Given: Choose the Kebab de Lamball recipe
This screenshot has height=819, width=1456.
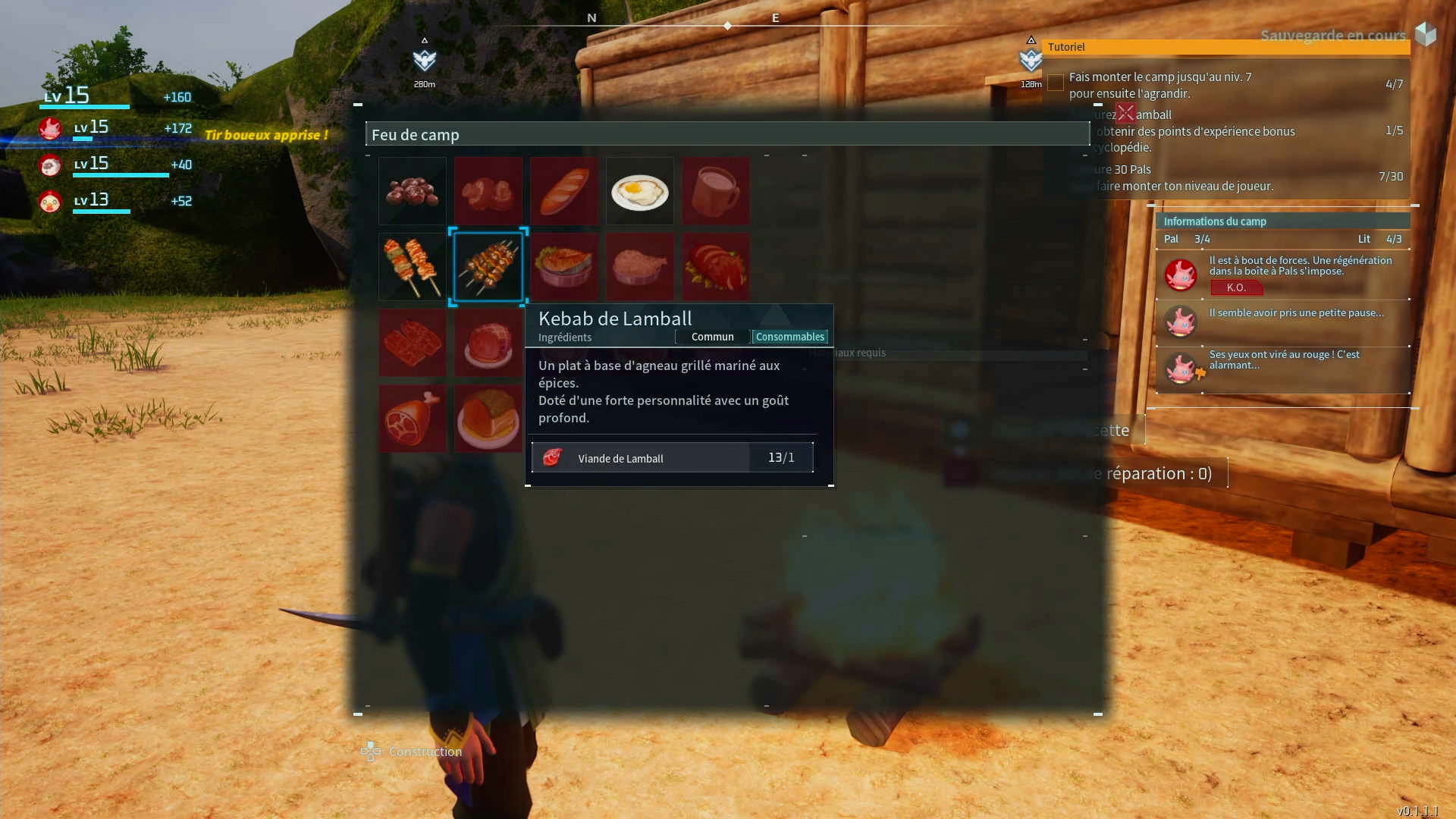Looking at the screenshot, I should [488, 267].
